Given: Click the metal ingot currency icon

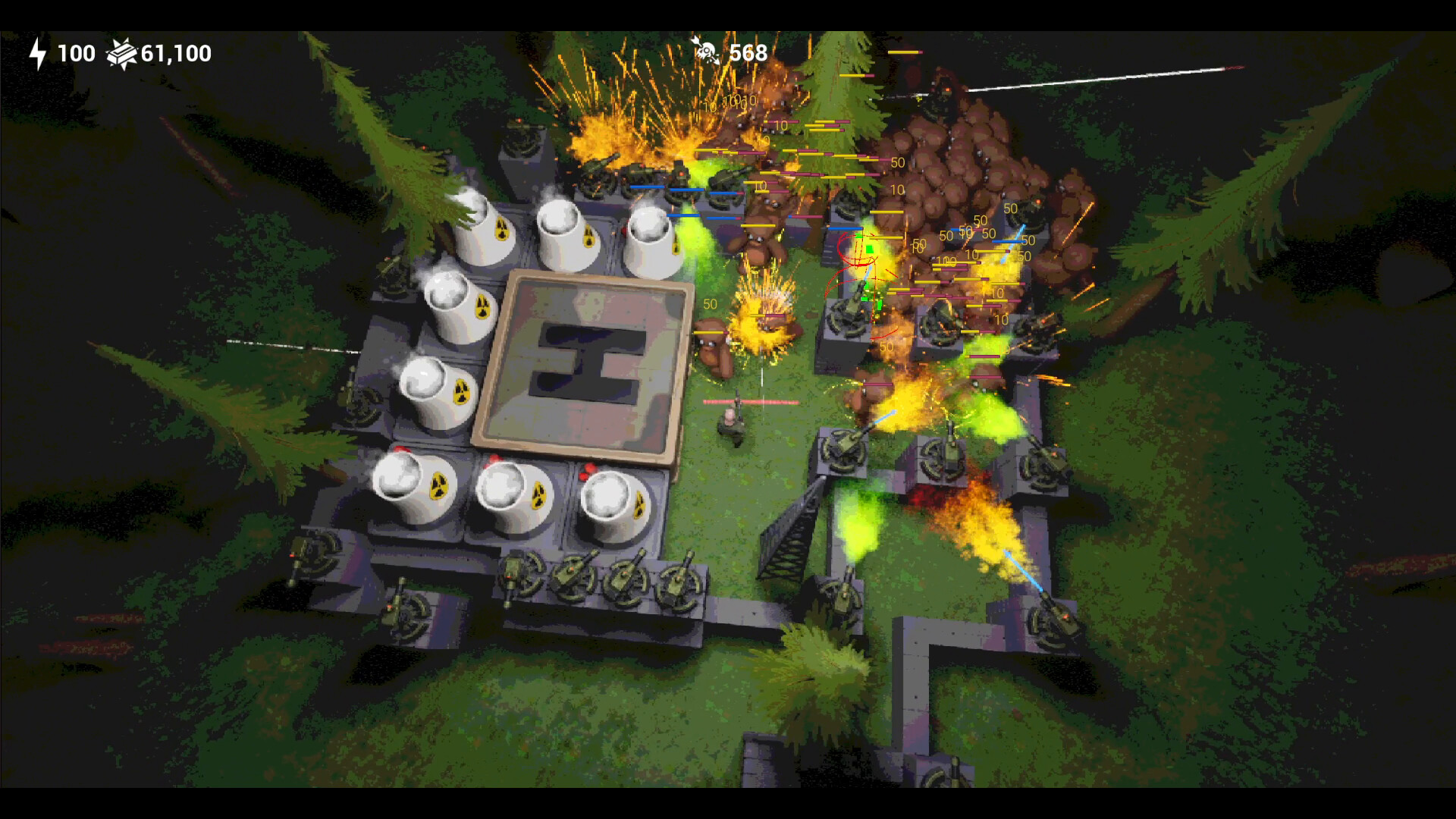Looking at the screenshot, I should coord(120,53).
